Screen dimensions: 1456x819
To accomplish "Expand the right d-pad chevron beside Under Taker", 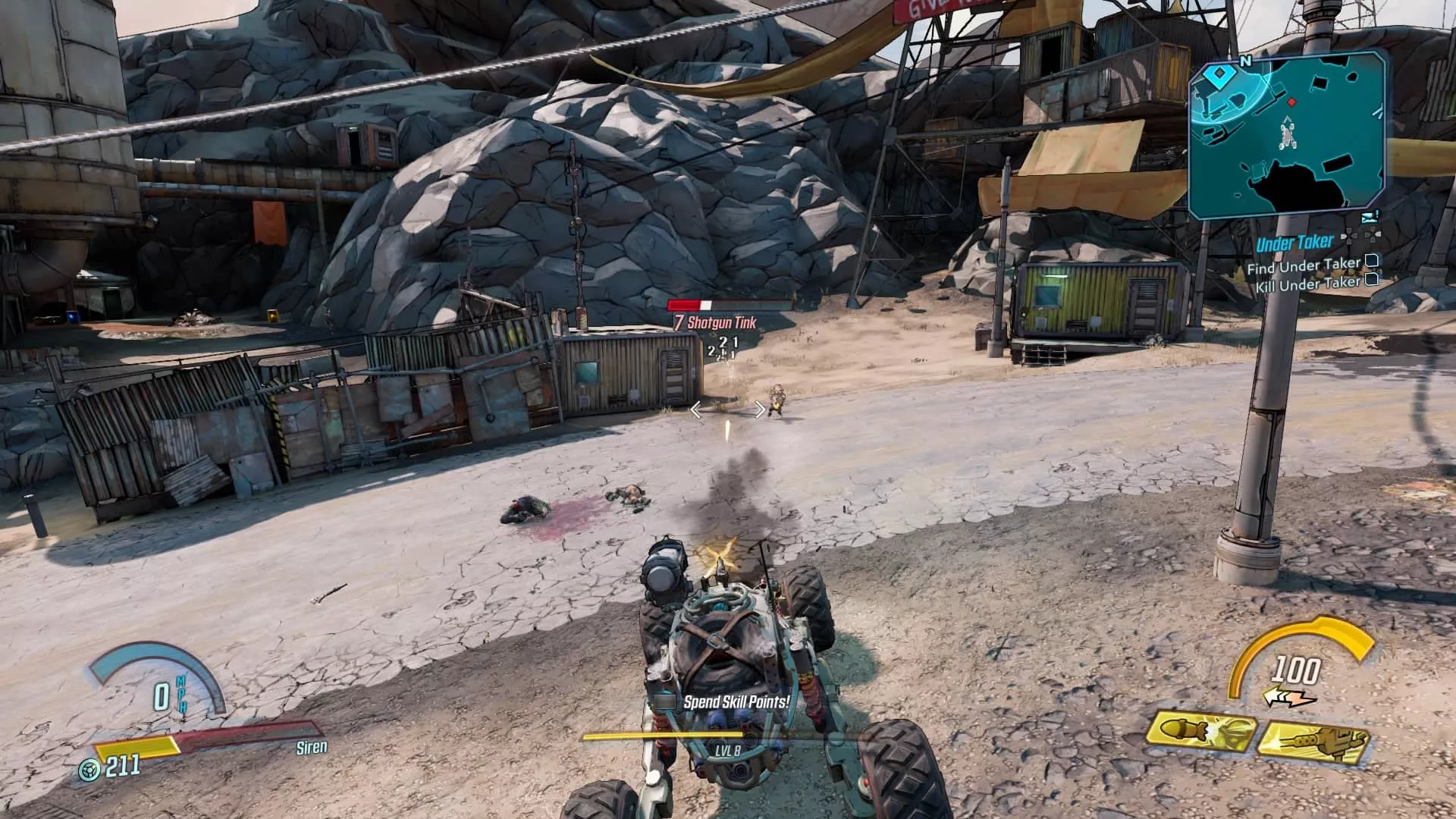I will 1371,234.
